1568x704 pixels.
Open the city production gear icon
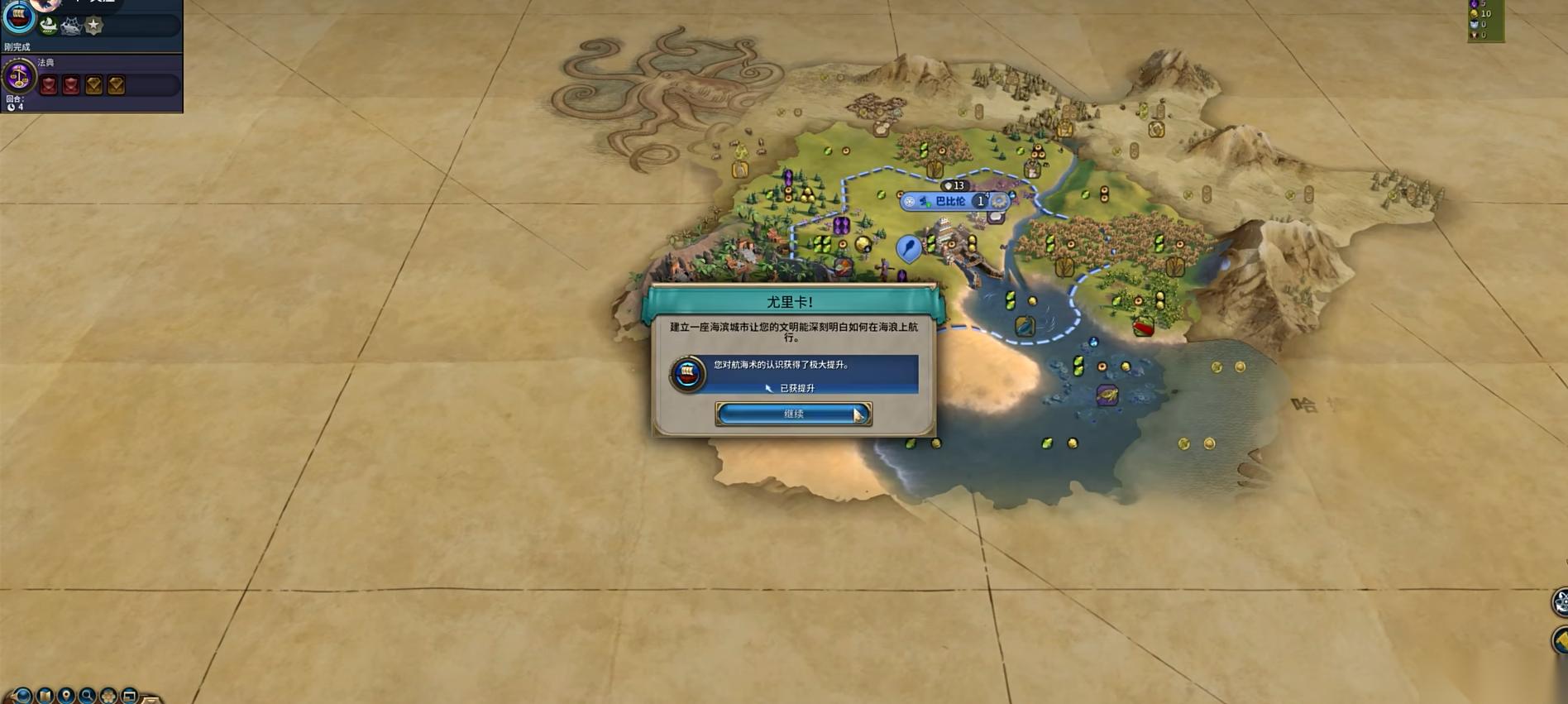click(1000, 201)
